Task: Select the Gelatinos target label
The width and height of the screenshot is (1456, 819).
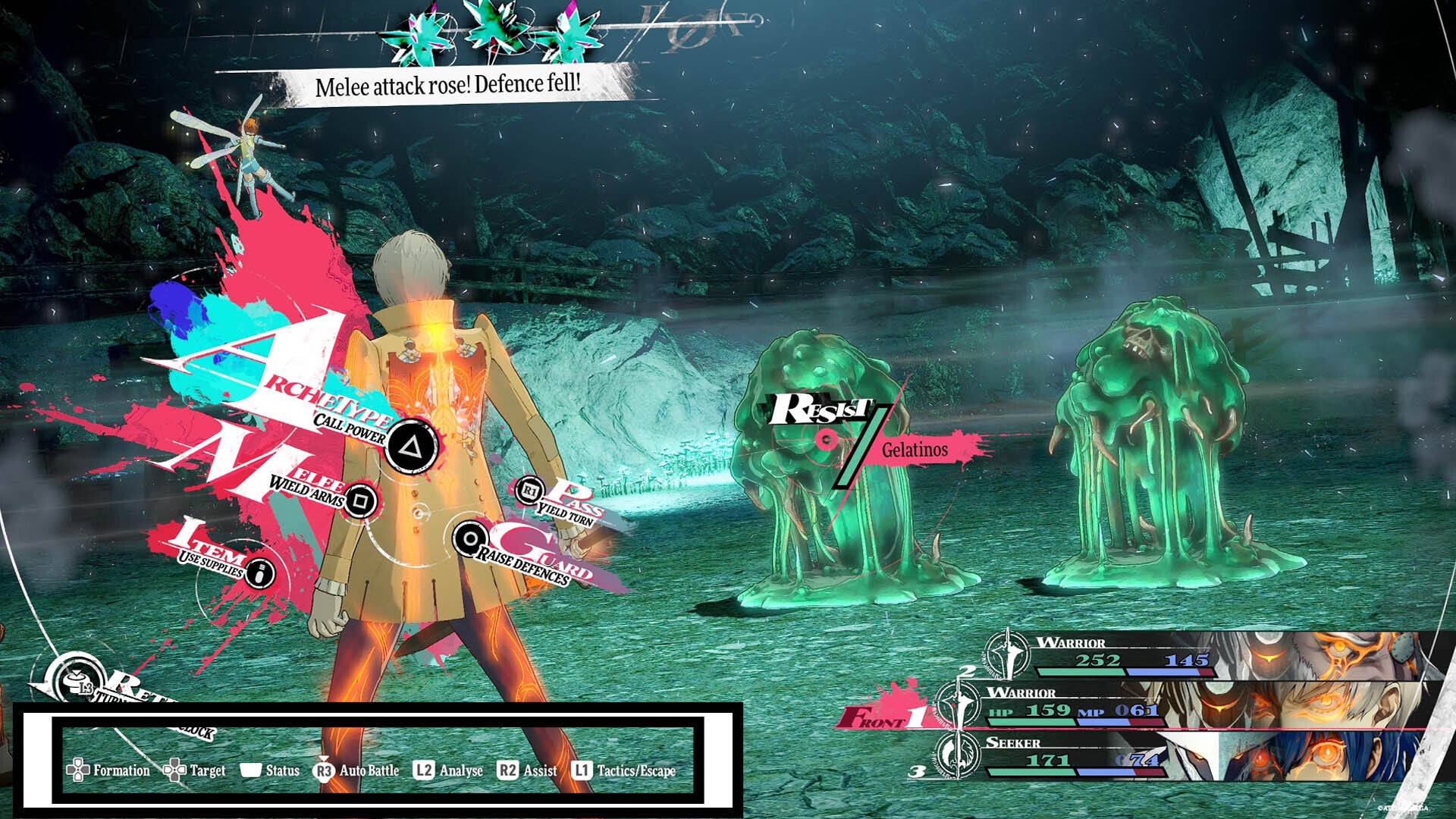Action: [914, 450]
